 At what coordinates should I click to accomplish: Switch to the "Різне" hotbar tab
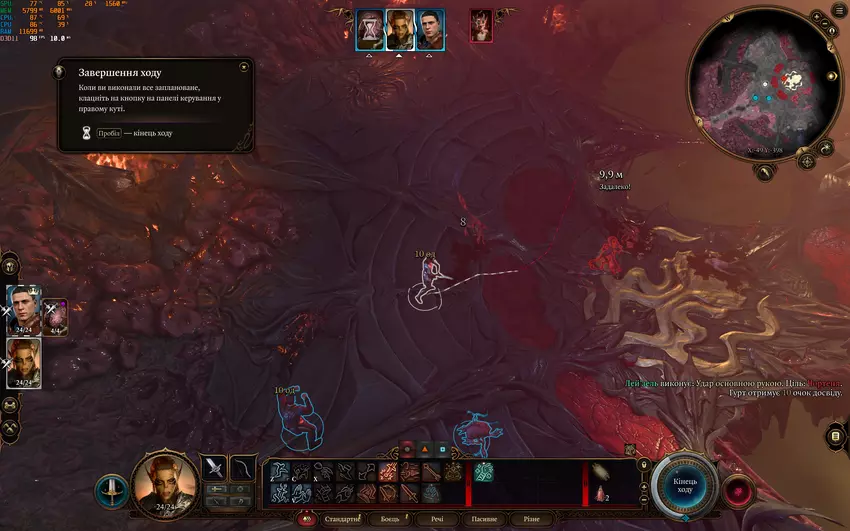530,519
